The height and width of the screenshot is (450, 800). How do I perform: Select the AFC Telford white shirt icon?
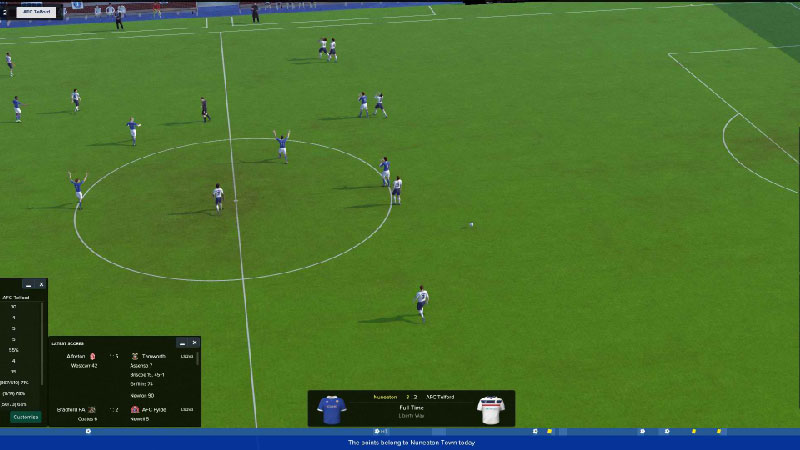tap(490, 409)
